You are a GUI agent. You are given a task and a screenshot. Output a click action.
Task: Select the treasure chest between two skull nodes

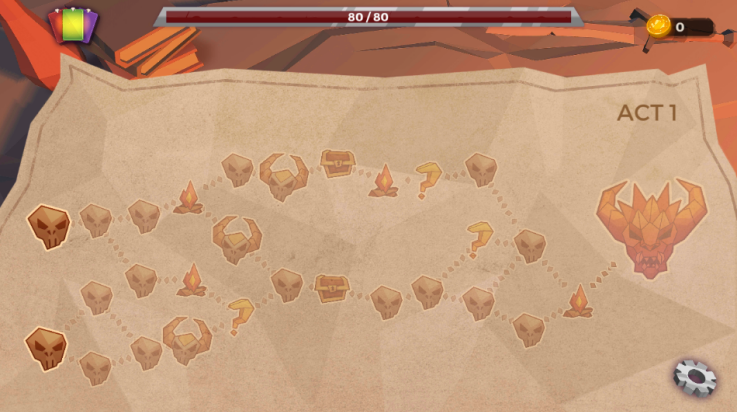332,288
